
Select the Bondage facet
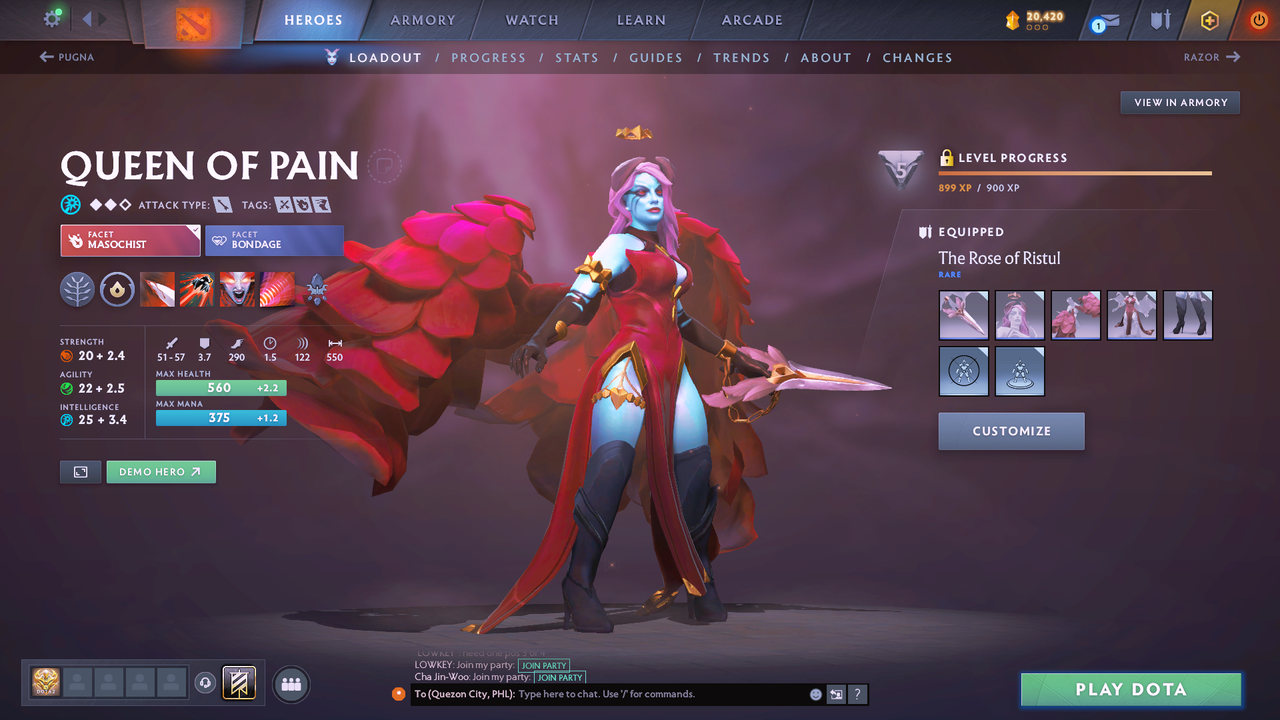pos(274,241)
